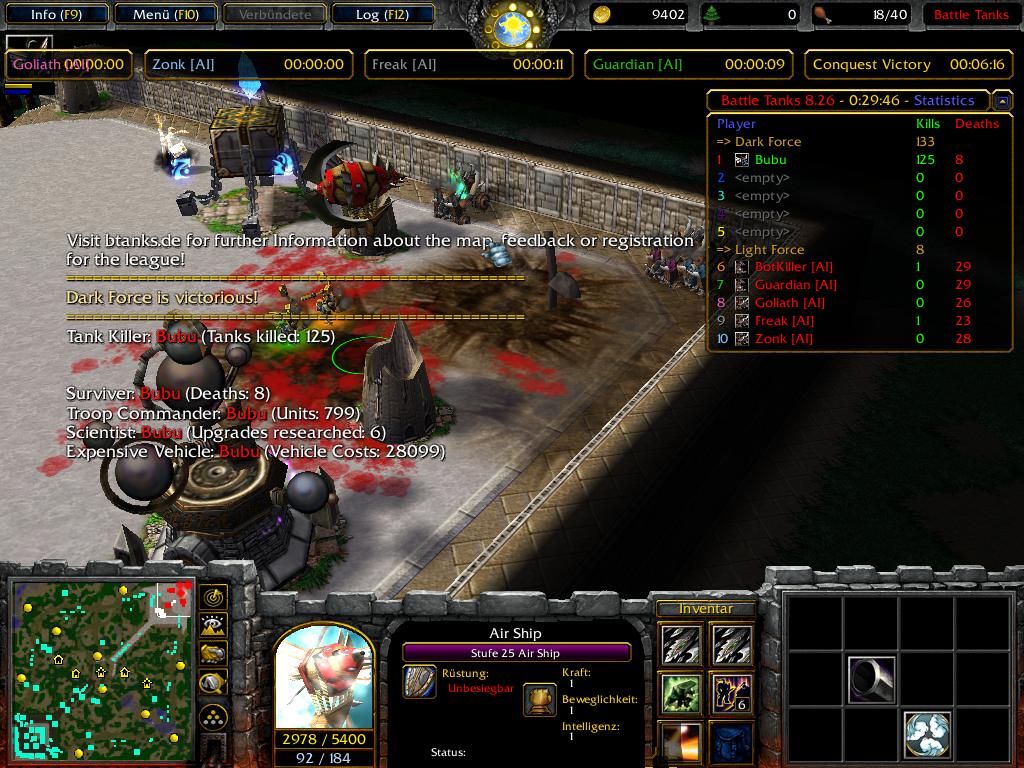Select the blue pack inventory item
Image resolution: width=1024 pixels, height=768 pixels.
[731, 743]
